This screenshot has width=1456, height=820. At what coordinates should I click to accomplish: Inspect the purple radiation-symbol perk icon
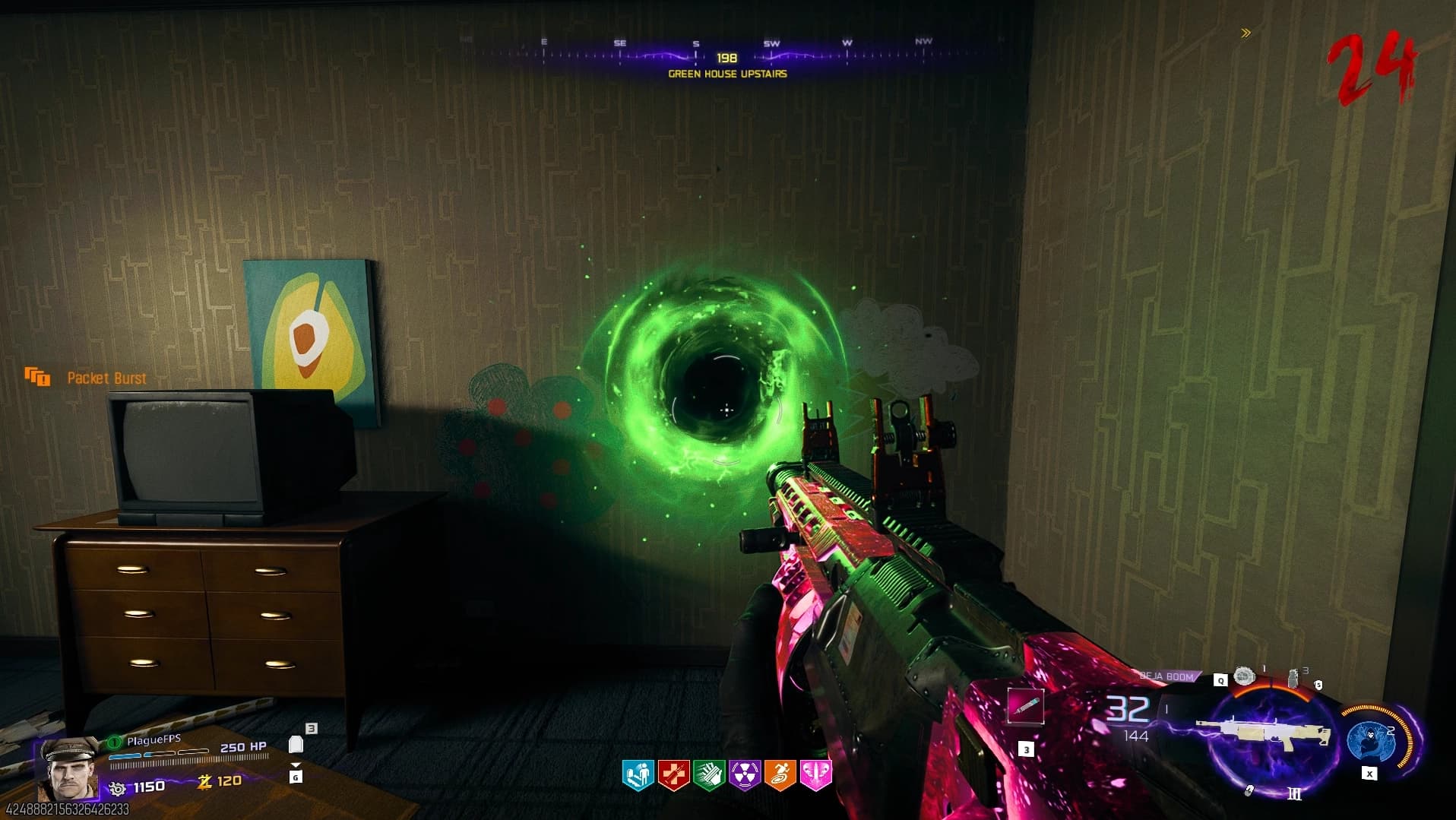(x=745, y=774)
